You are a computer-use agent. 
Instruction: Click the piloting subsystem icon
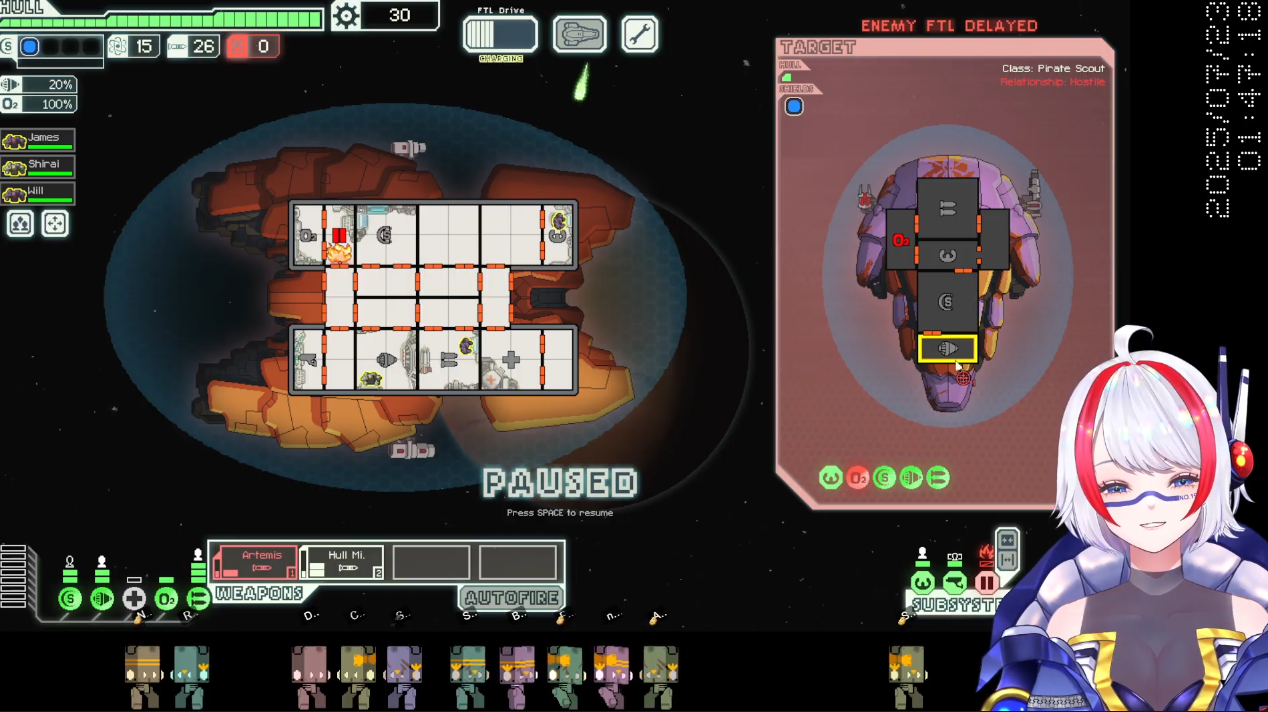click(923, 583)
